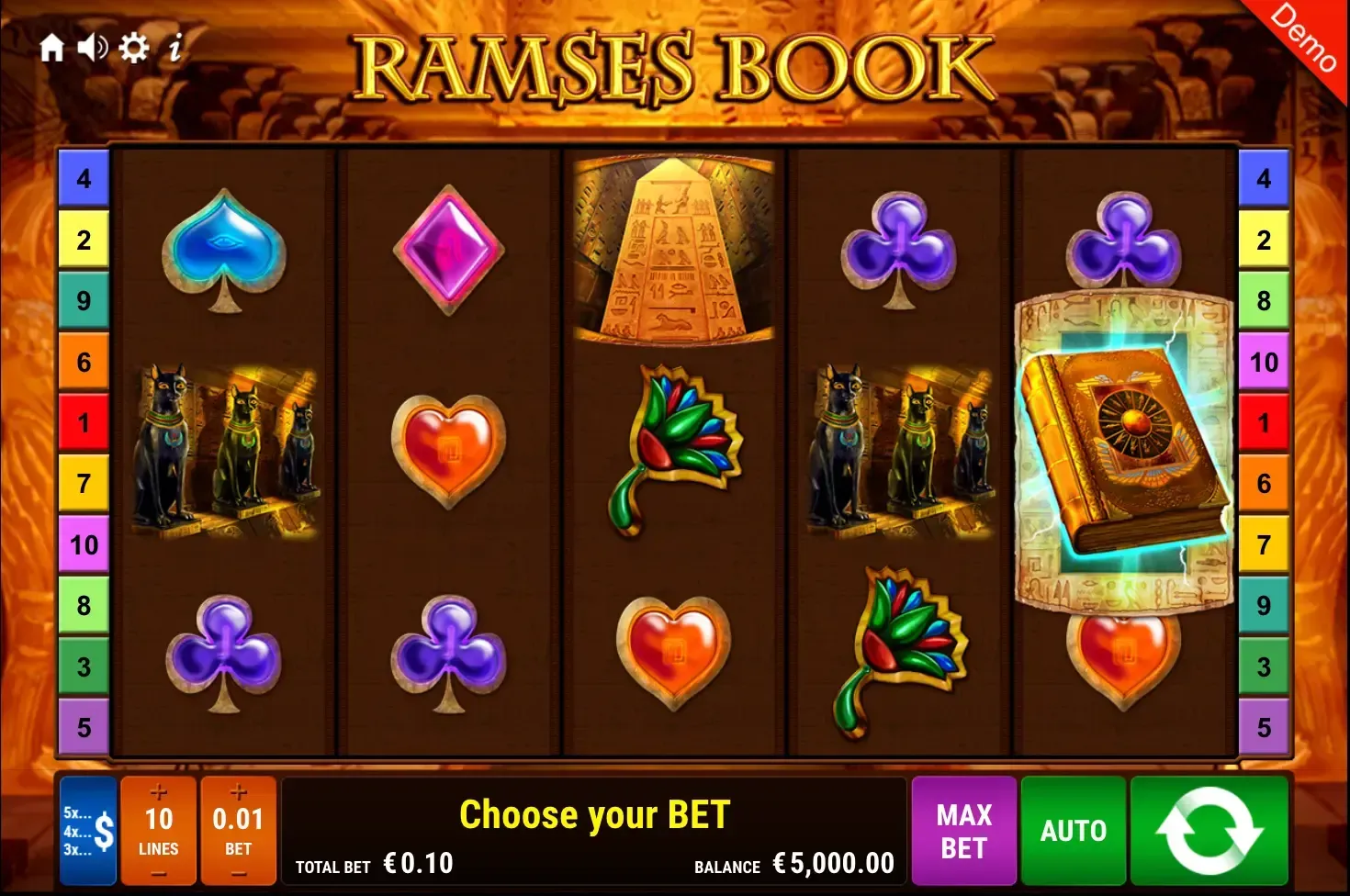Viewport: 1350px width, 896px height.
Task: View game rules via the info icon
Action: point(177,49)
